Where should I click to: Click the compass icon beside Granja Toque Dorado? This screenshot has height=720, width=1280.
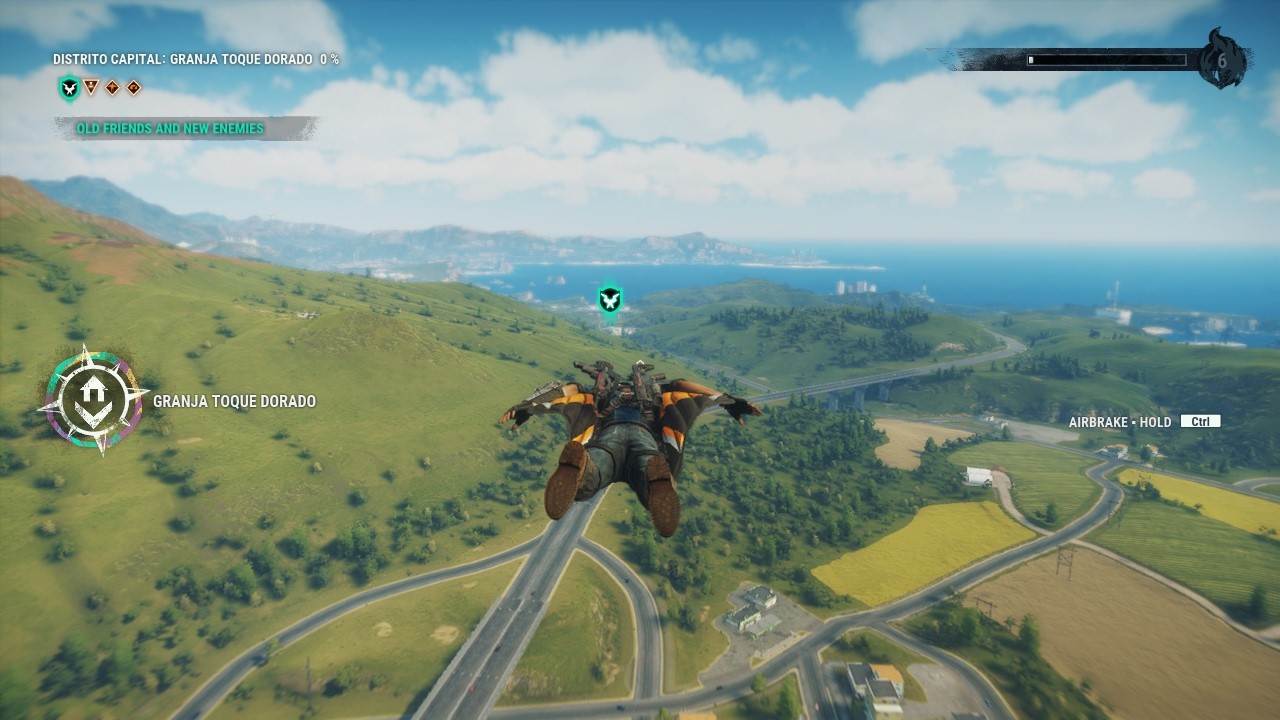[x=92, y=400]
